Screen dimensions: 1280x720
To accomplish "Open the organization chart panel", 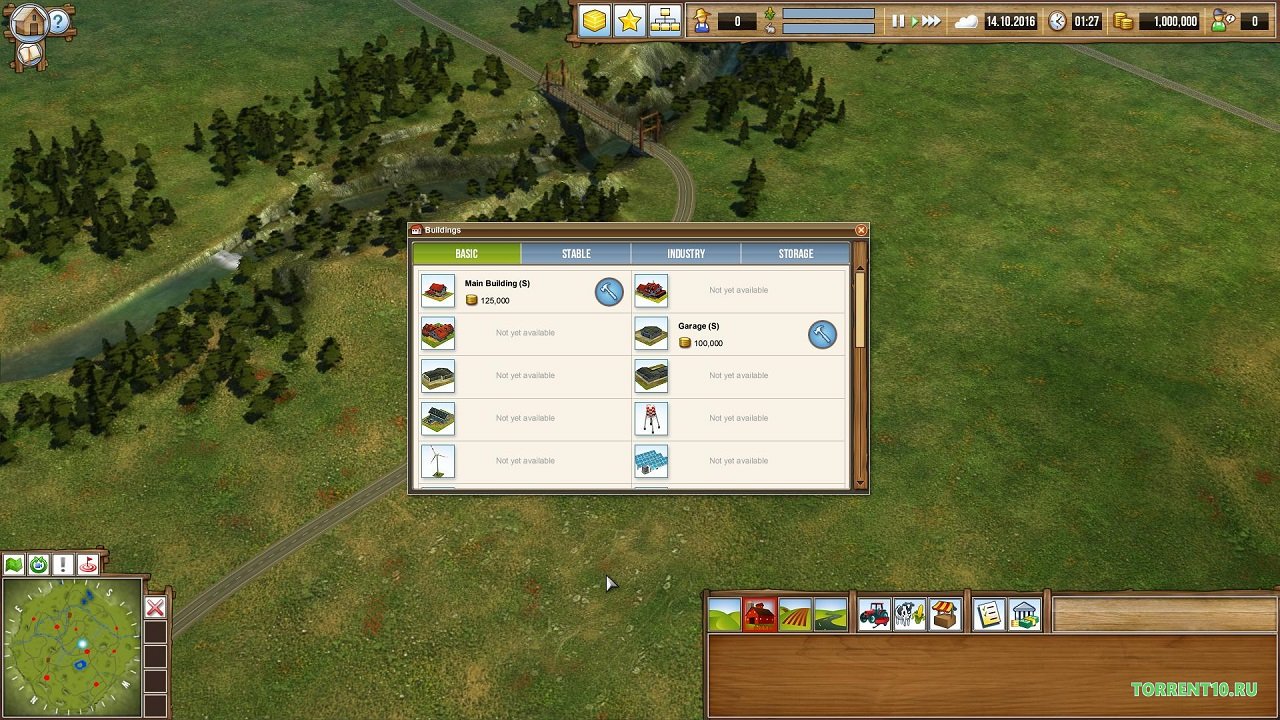I will pyautogui.click(x=664, y=21).
